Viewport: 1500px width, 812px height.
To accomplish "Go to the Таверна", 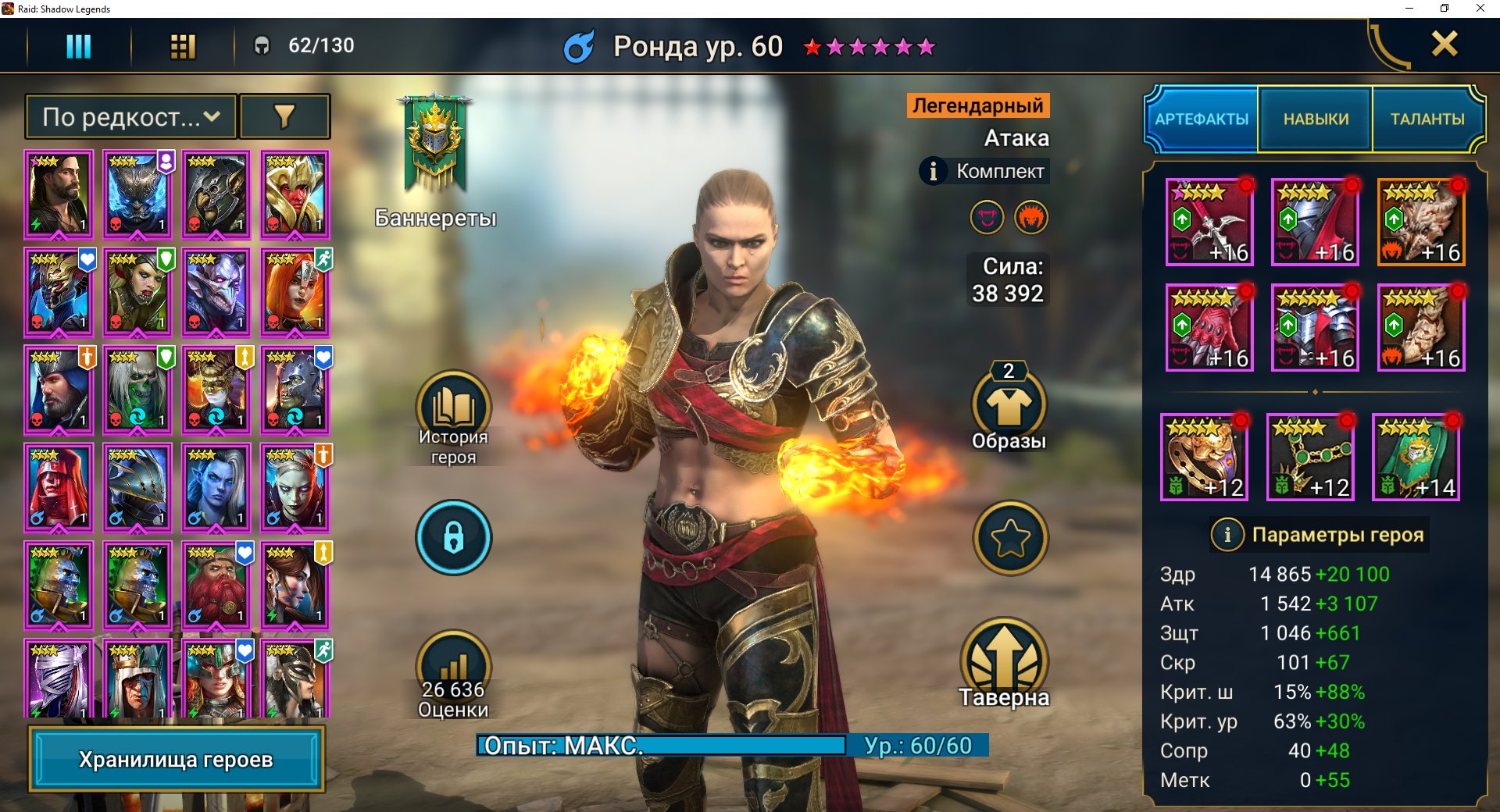I will [1004, 664].
